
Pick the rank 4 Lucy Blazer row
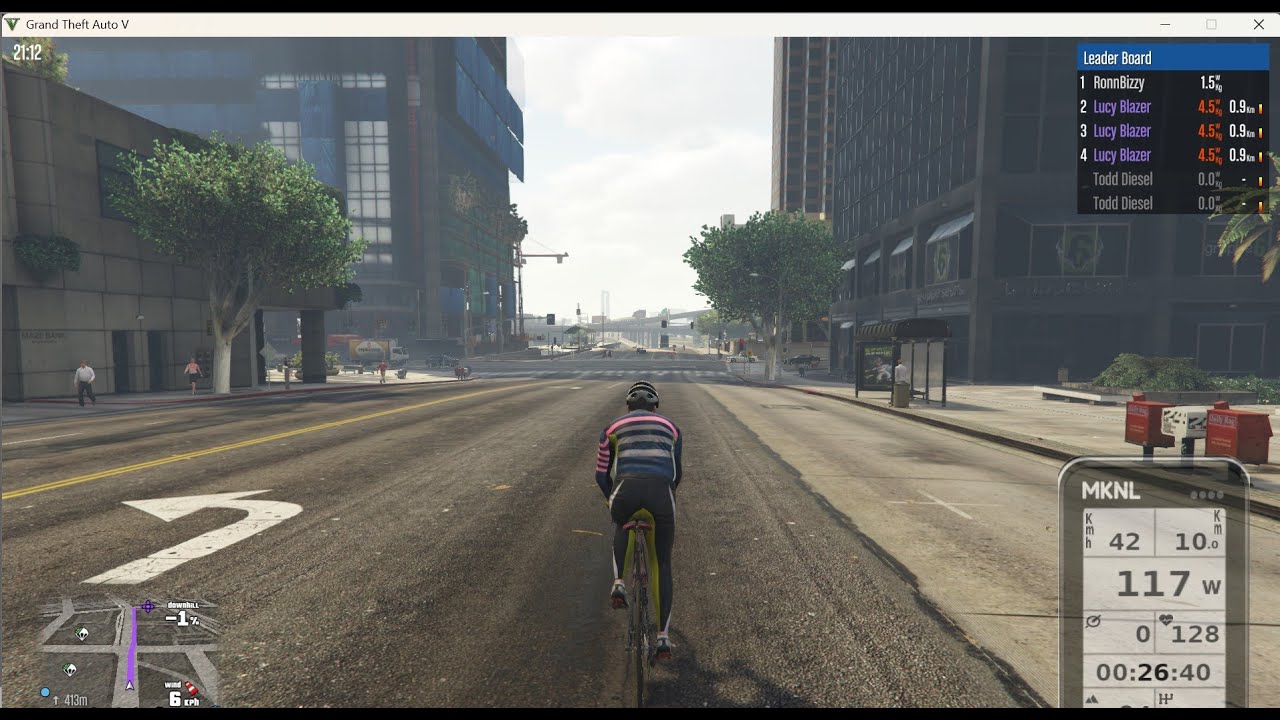(x=1122, y=155)
